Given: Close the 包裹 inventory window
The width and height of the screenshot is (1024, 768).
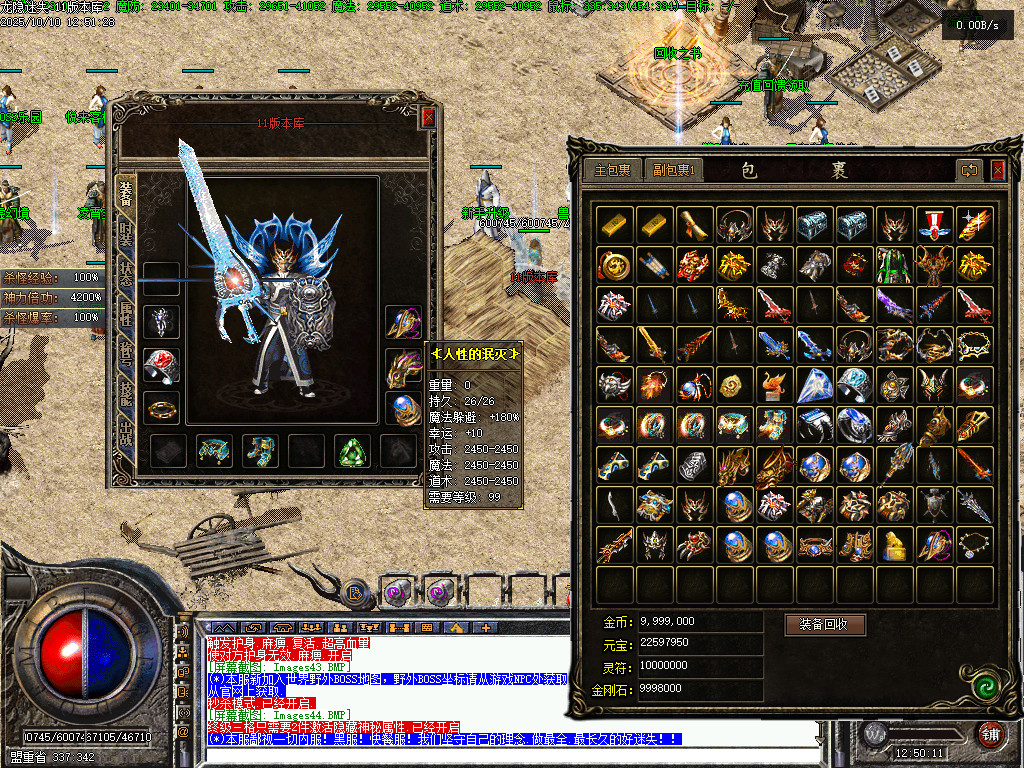Looking at the screenshot, I should tap(997, 171).
